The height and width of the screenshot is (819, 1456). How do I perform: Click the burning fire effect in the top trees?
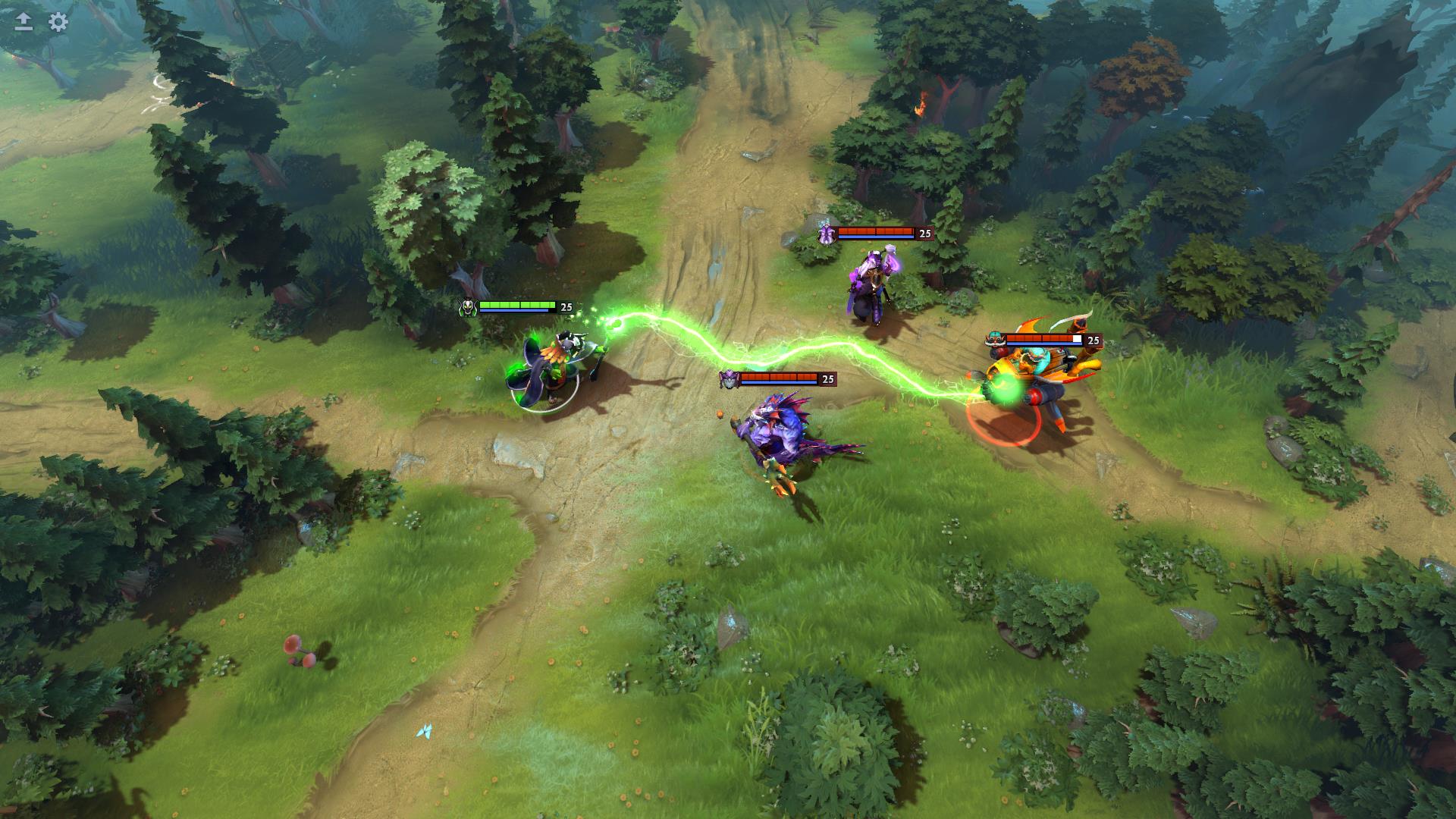point(921,106)
